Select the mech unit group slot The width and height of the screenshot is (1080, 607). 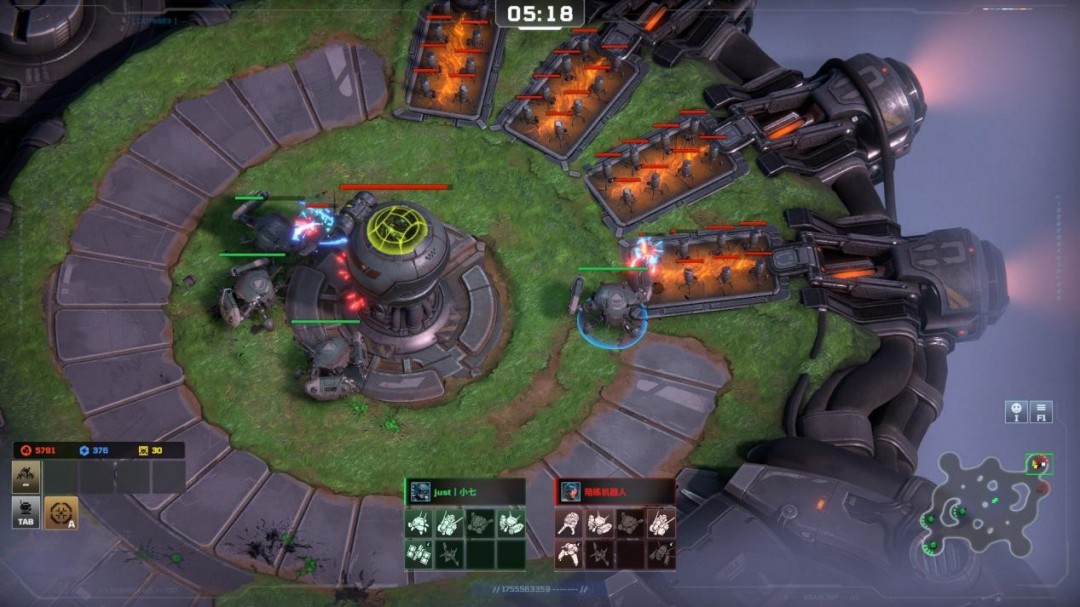[27, 478]
